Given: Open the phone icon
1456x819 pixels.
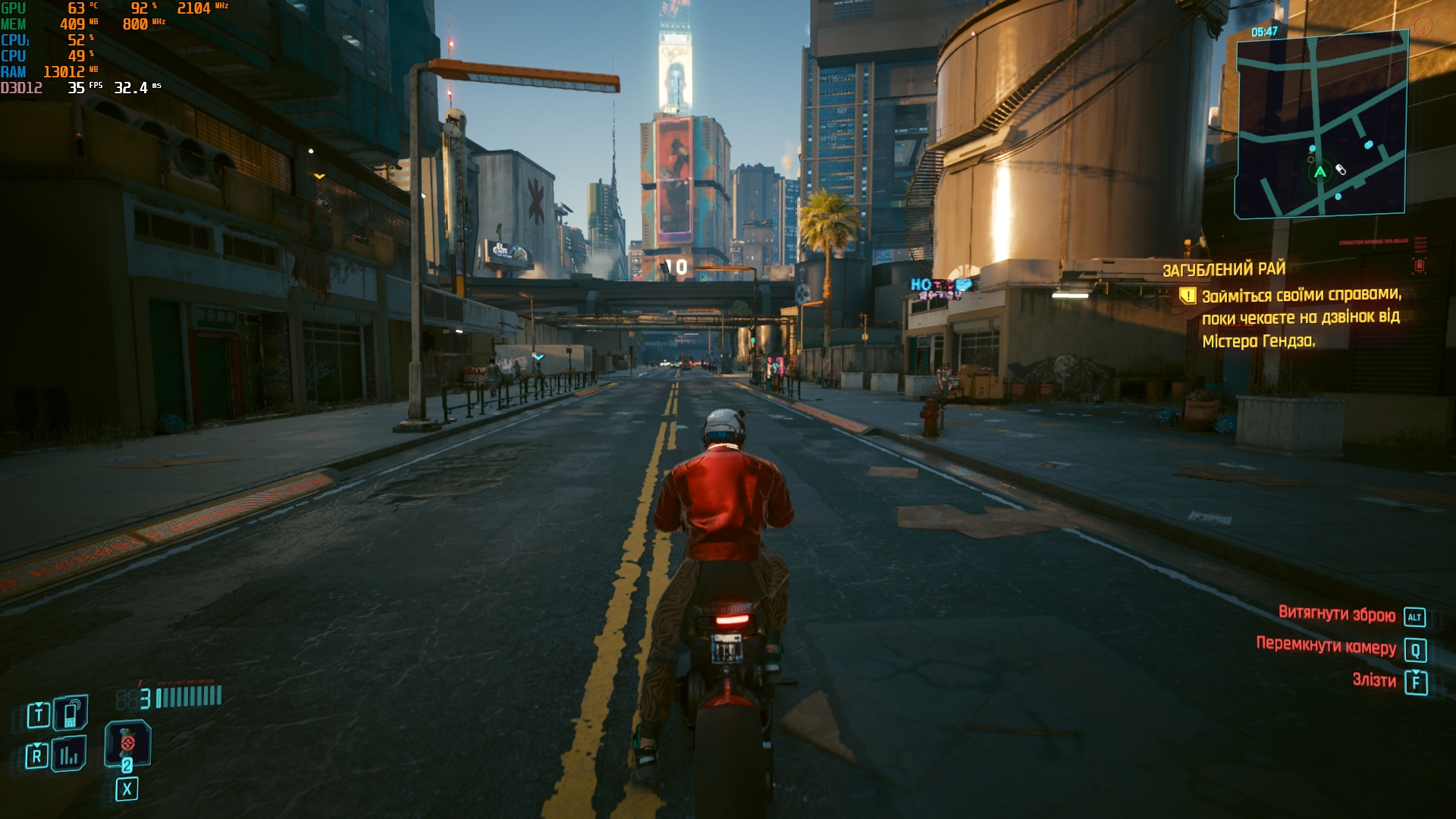Looking at the screenshot, I should (71, 713).
